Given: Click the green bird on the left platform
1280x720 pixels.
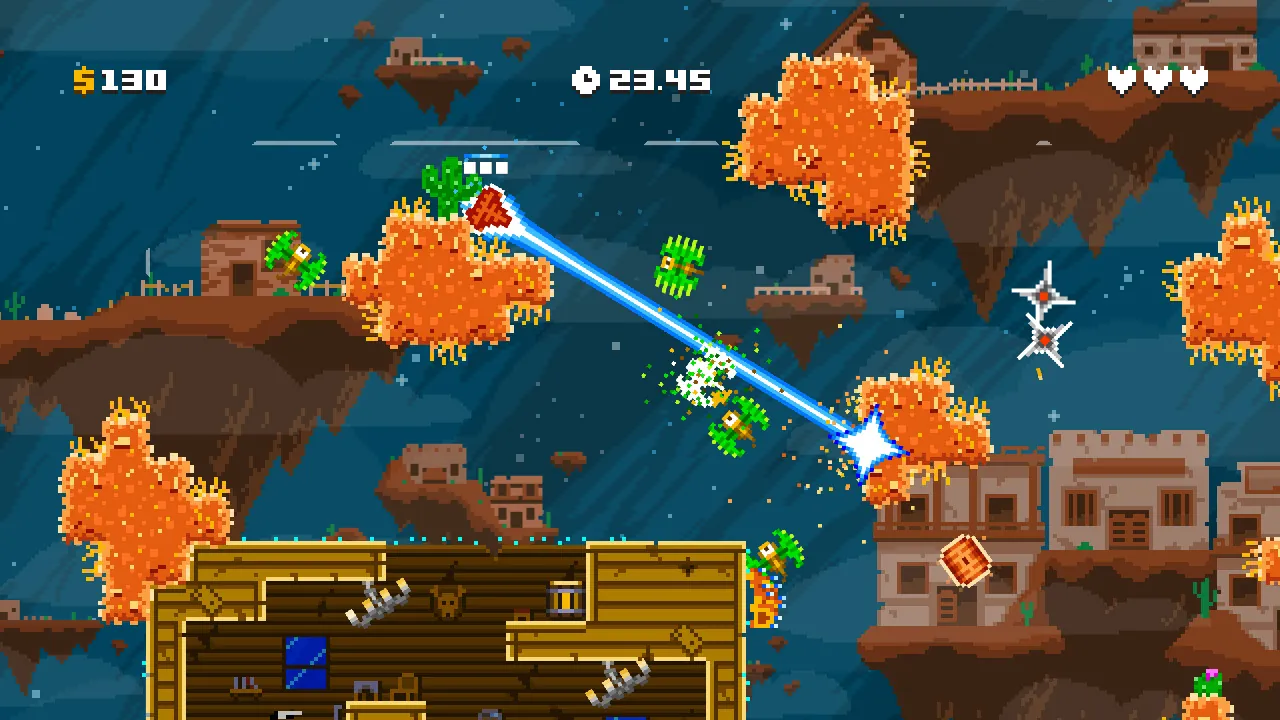Looking at the screenshot, I should [295, 257].
